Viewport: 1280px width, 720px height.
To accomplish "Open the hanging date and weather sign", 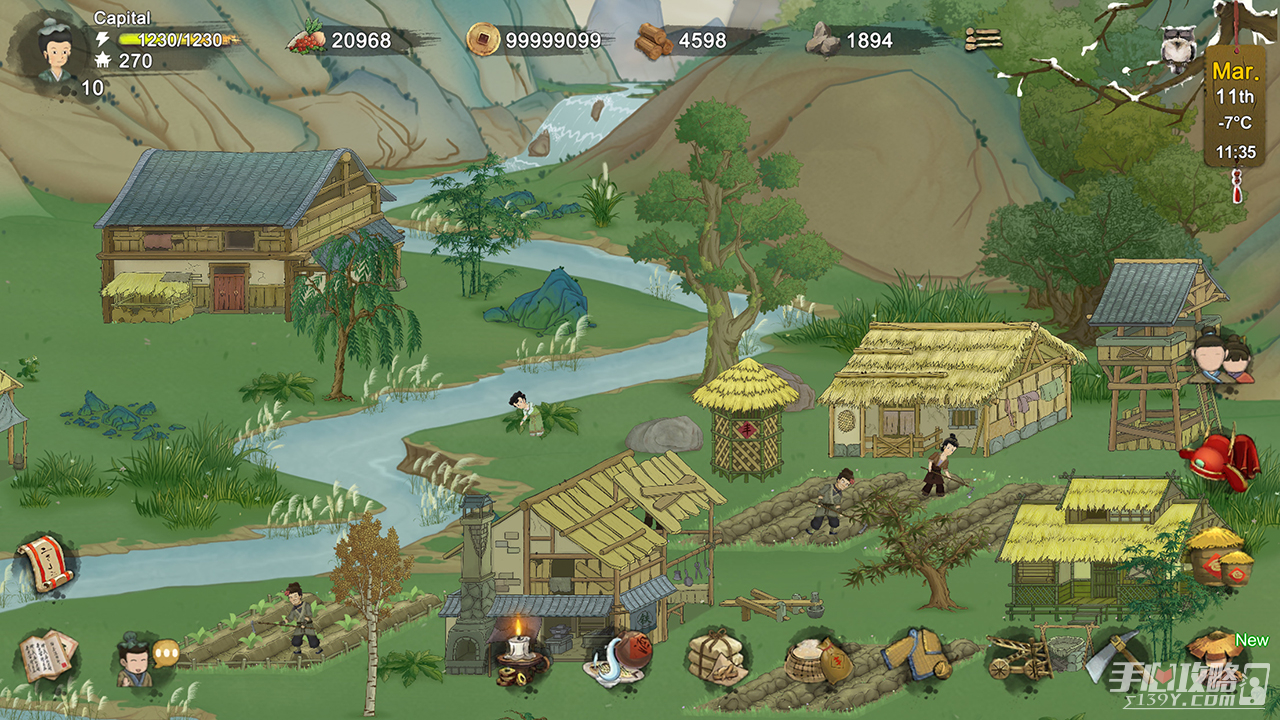I will click(x=1235, y=110).
